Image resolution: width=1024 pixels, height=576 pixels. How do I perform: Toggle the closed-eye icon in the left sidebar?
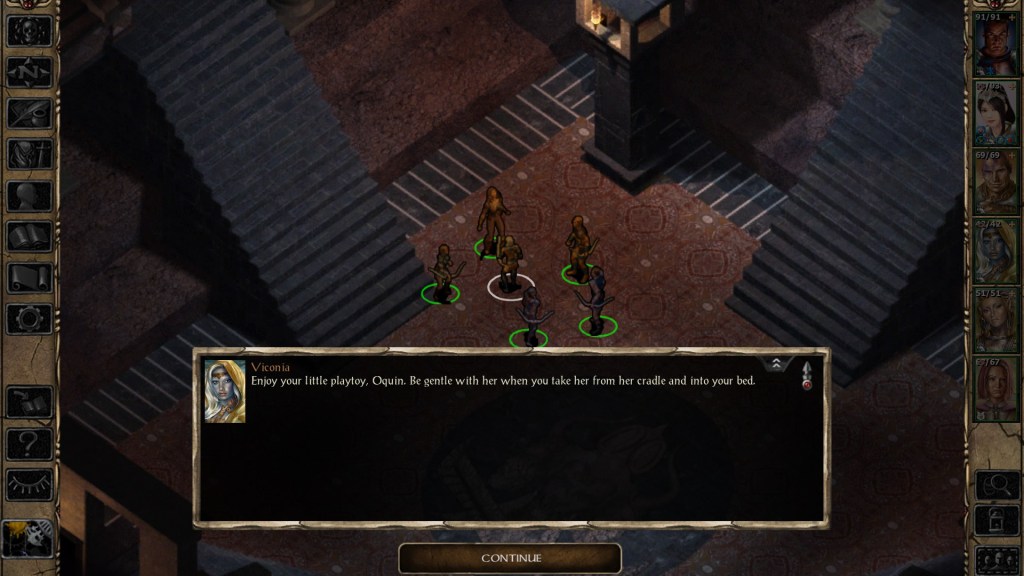point(29,484)
